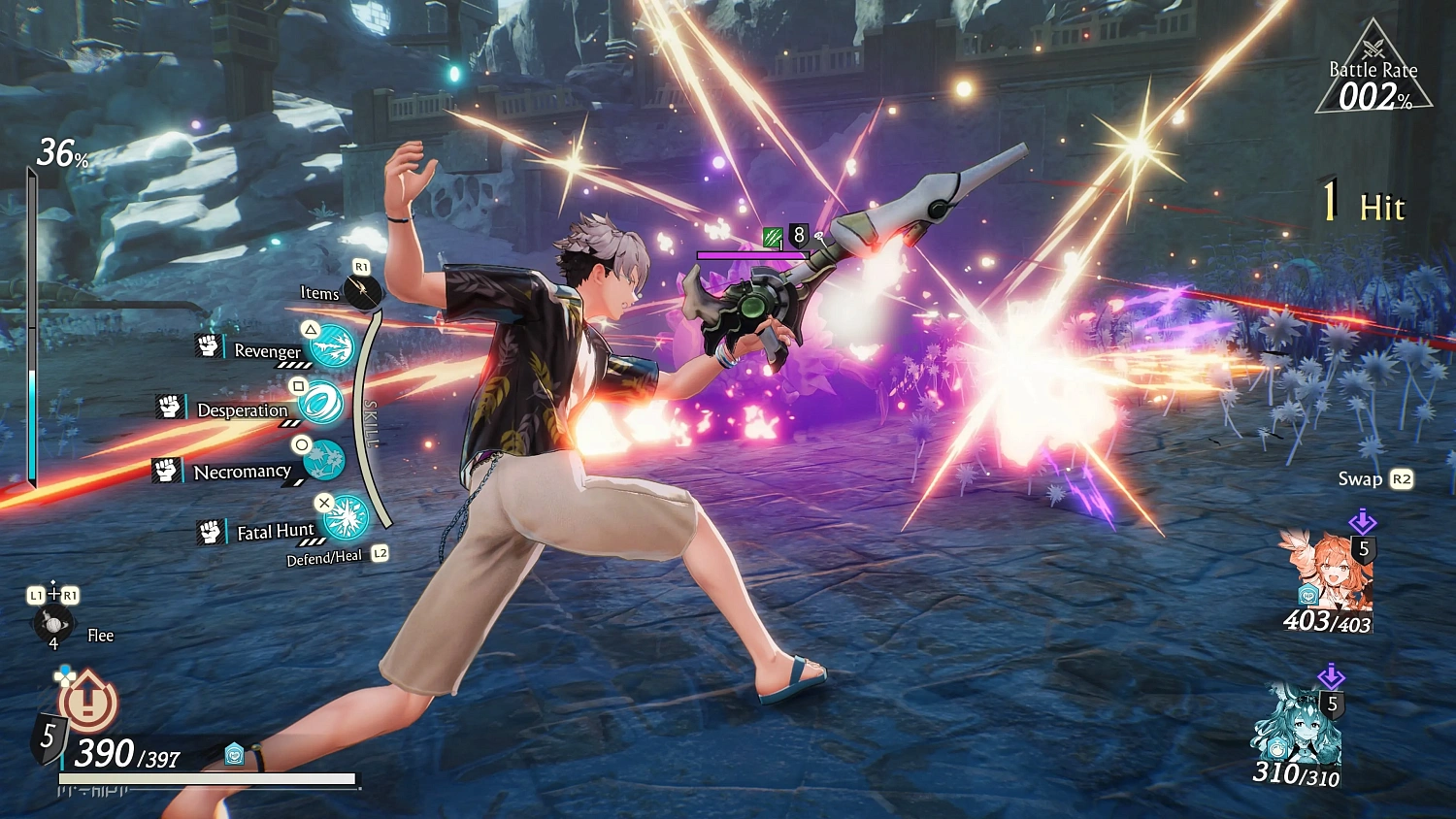Activate the Revenger skill
Image resolution: width=1456 pixels, height=819 pixels.
(x=332, y=346)
